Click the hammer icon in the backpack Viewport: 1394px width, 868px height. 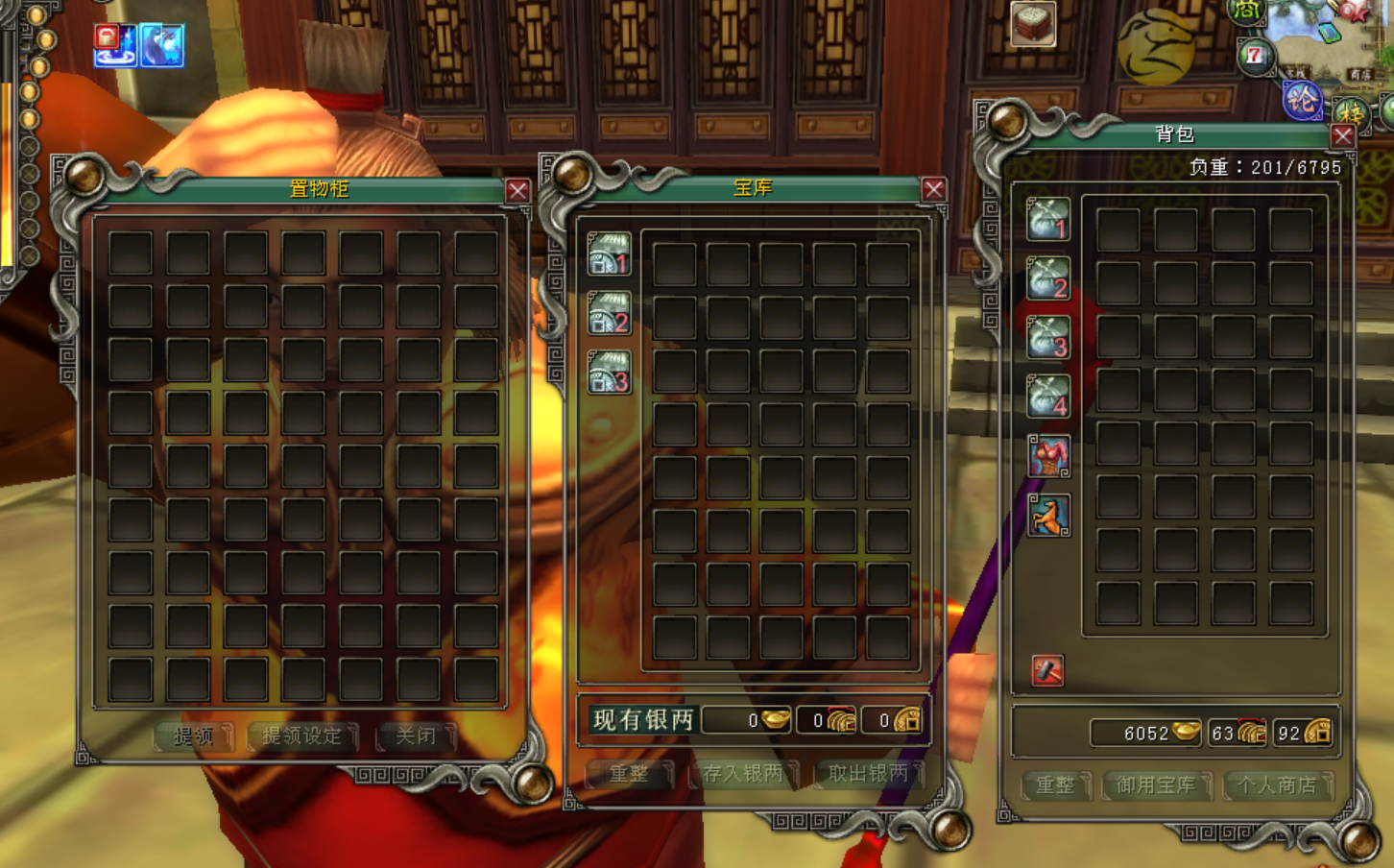pos(1046,670)
